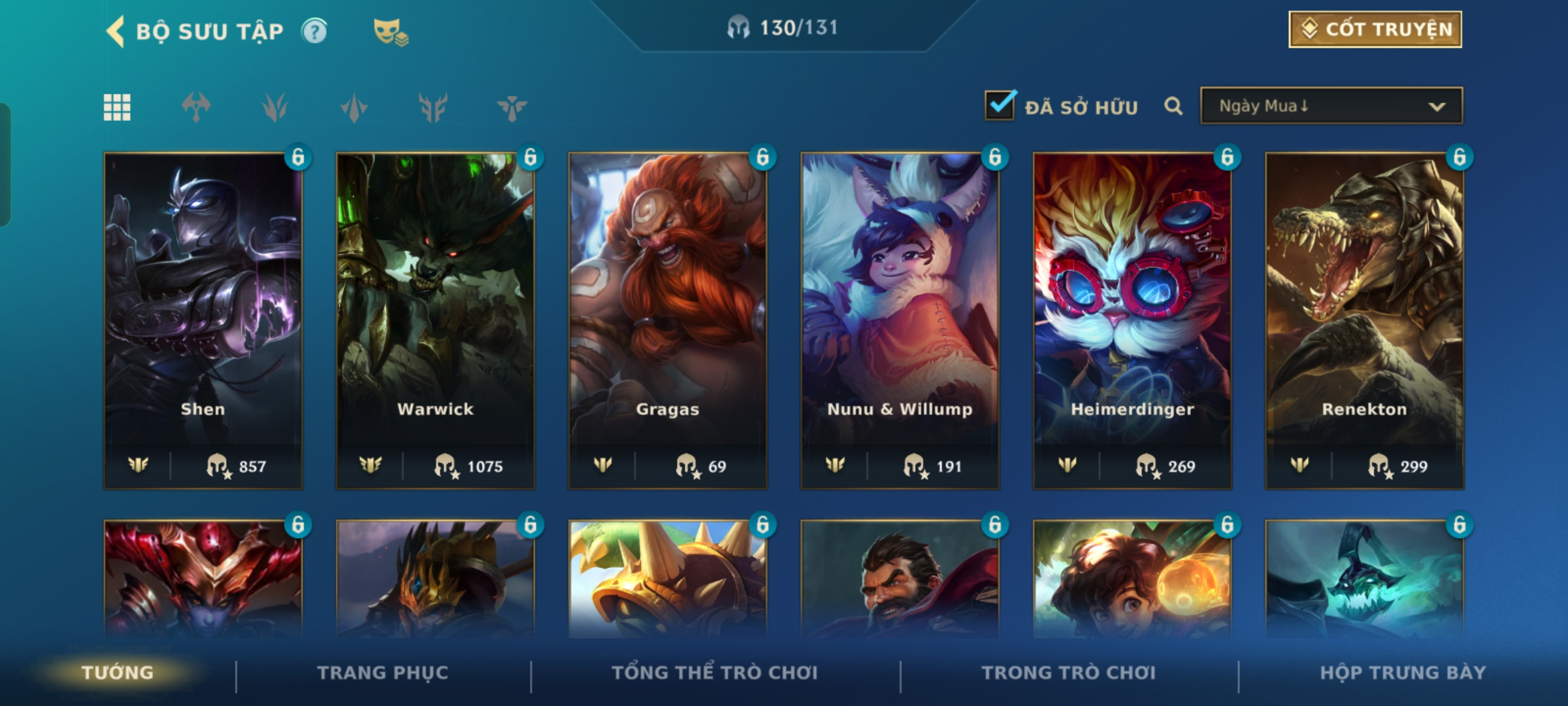Pick the Nunu & Willump card
Image resolution: width=1568 pixels, height=706 pixels.
coord(900,320)
